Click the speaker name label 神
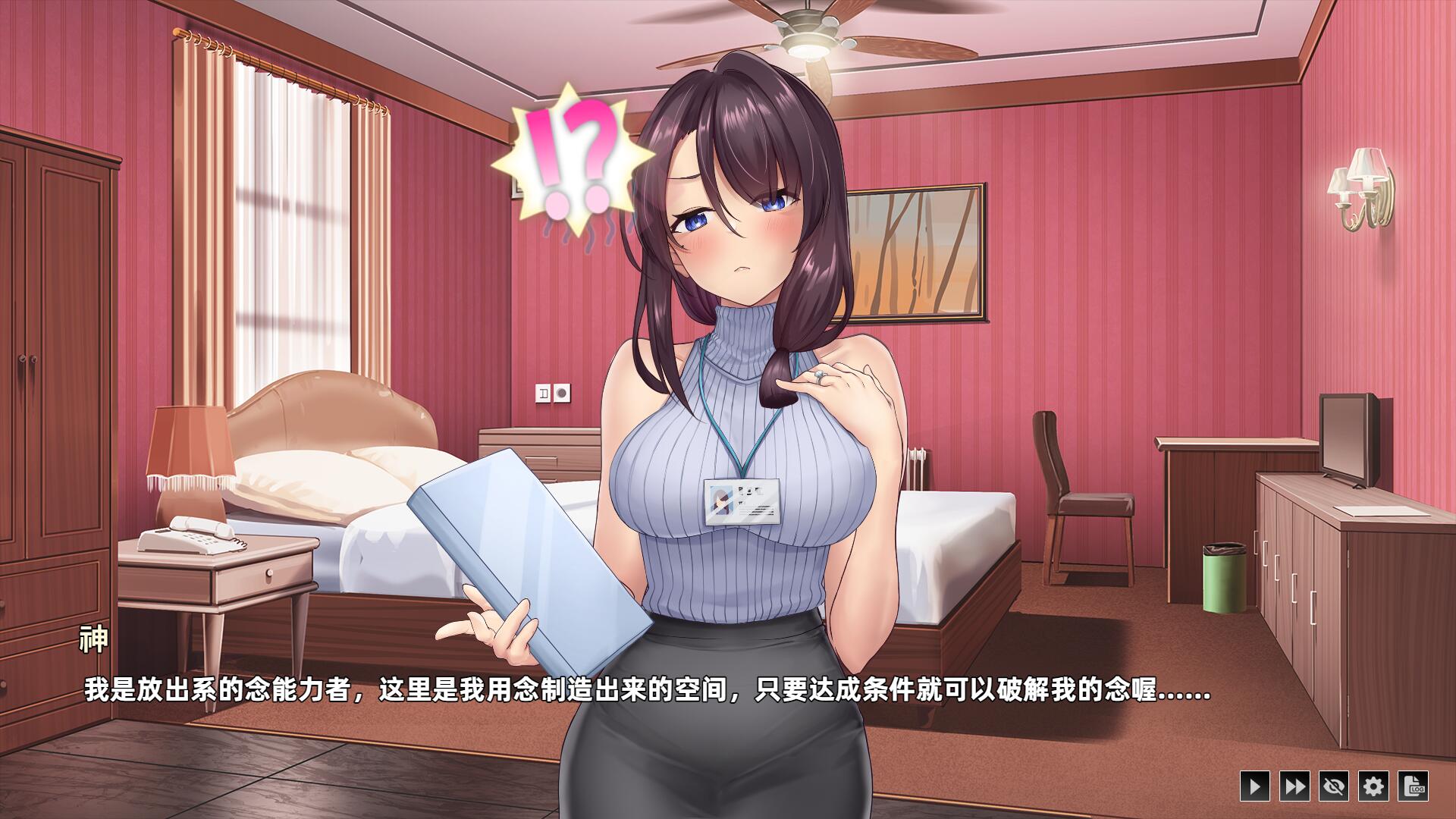1456x819 pixels. [x=95, y=639]
